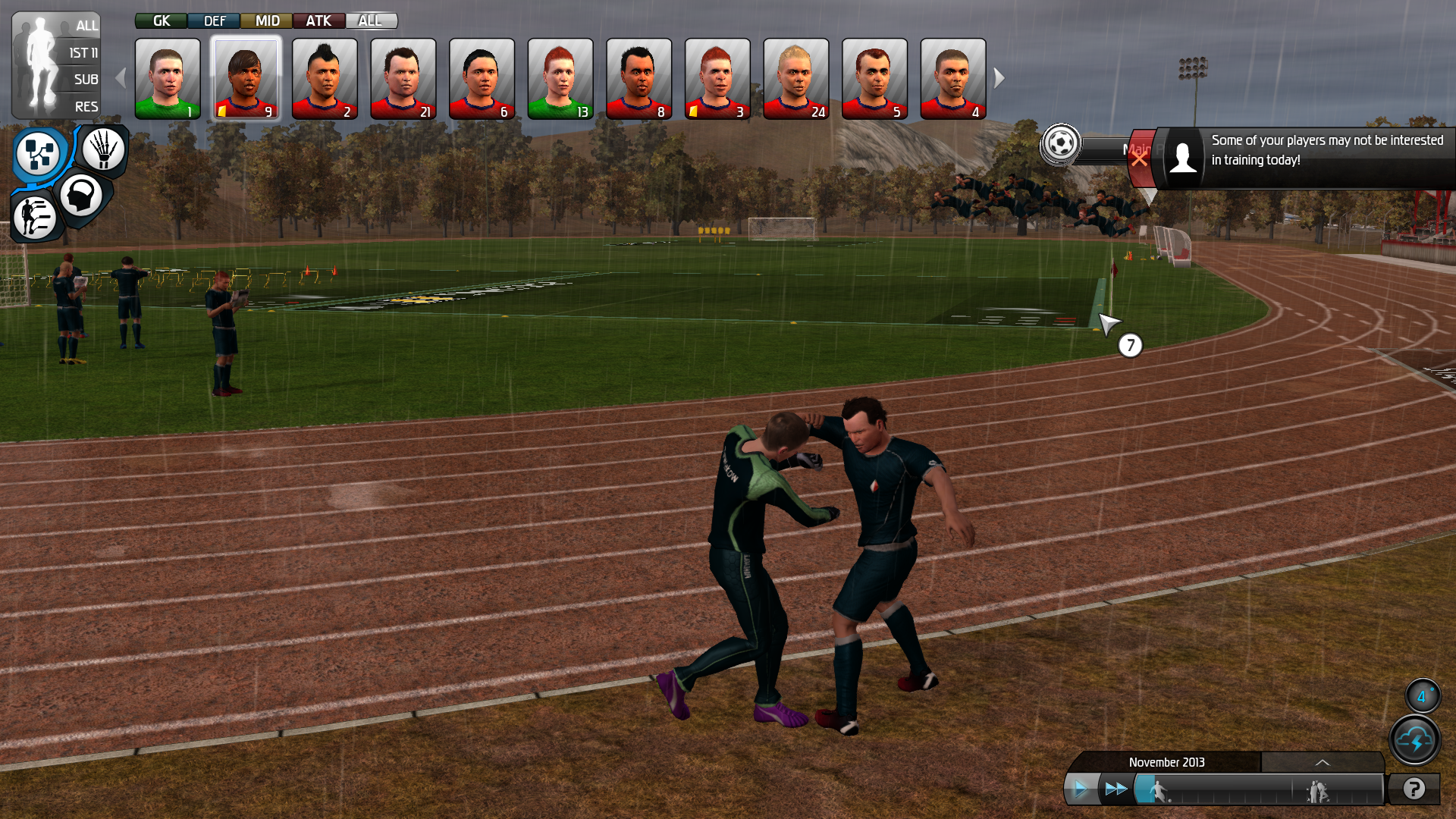1456x819 pixels.
Task: Open the question mark help button
Action: tap(1414, 789)
